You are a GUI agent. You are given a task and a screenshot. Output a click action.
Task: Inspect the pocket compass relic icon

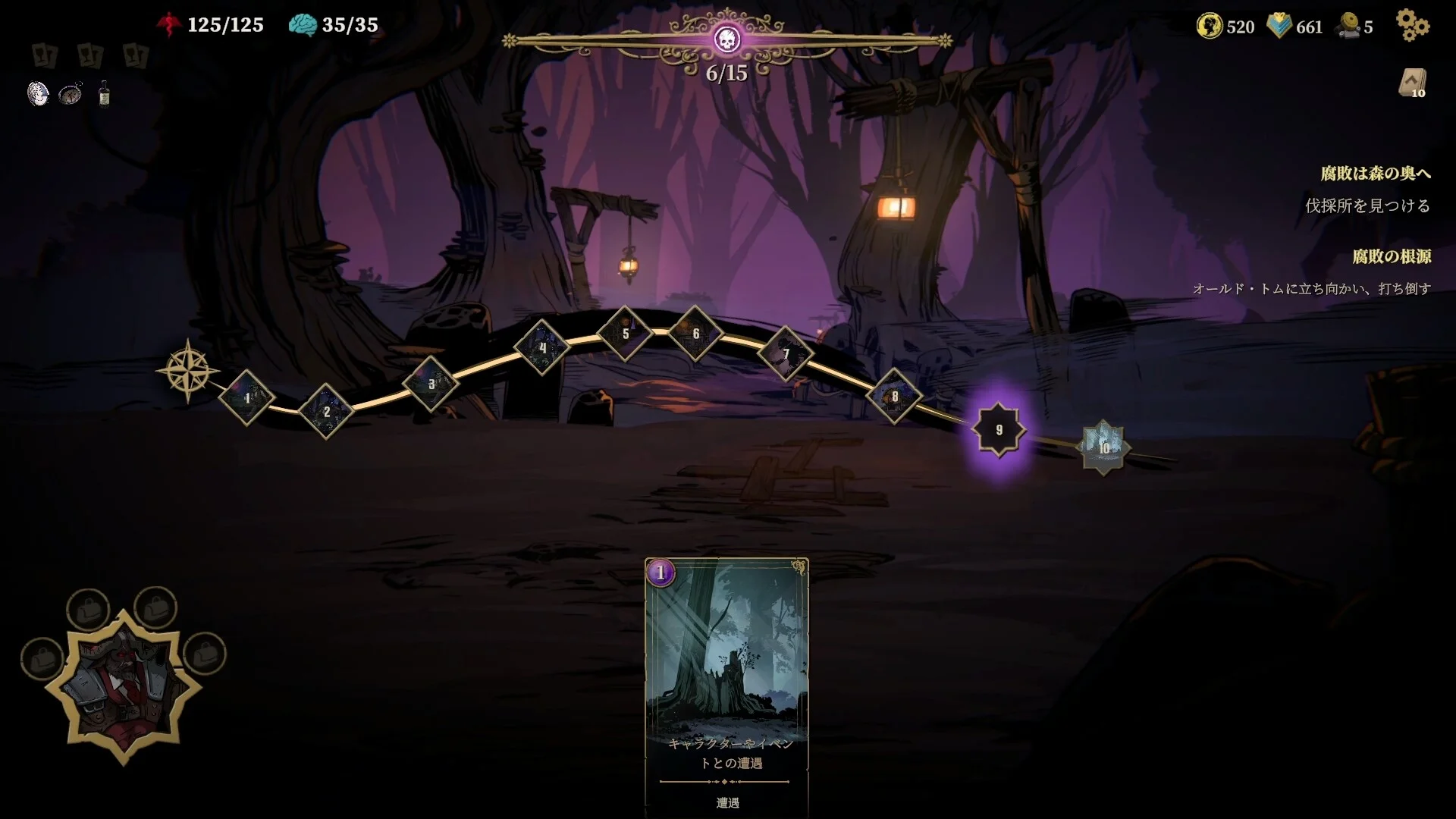[71, 94]
